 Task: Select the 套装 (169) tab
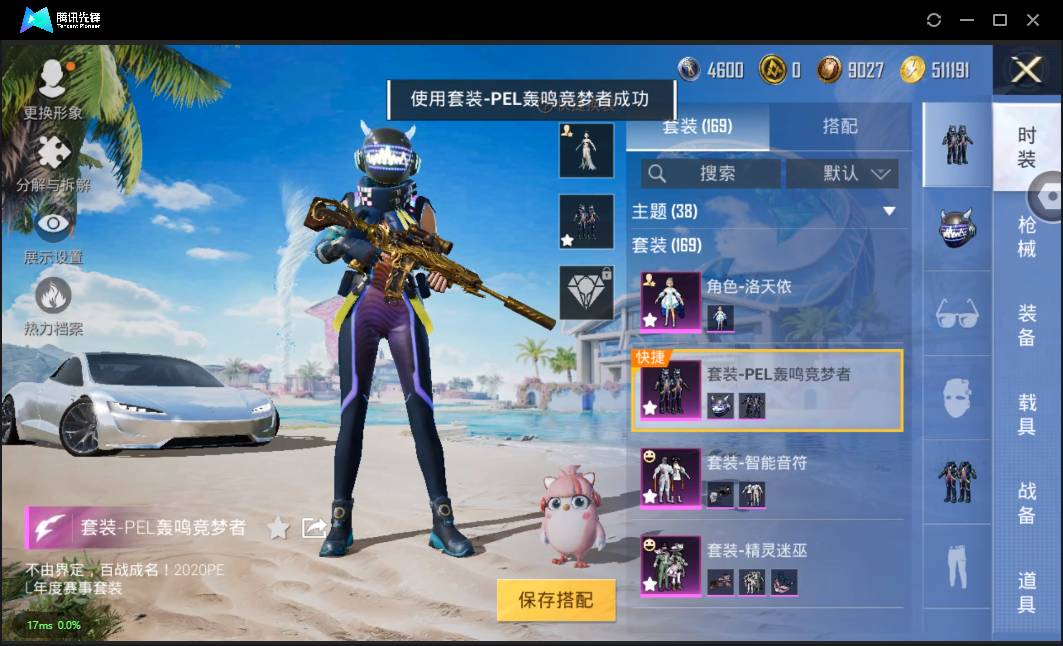tap(697, 127)
